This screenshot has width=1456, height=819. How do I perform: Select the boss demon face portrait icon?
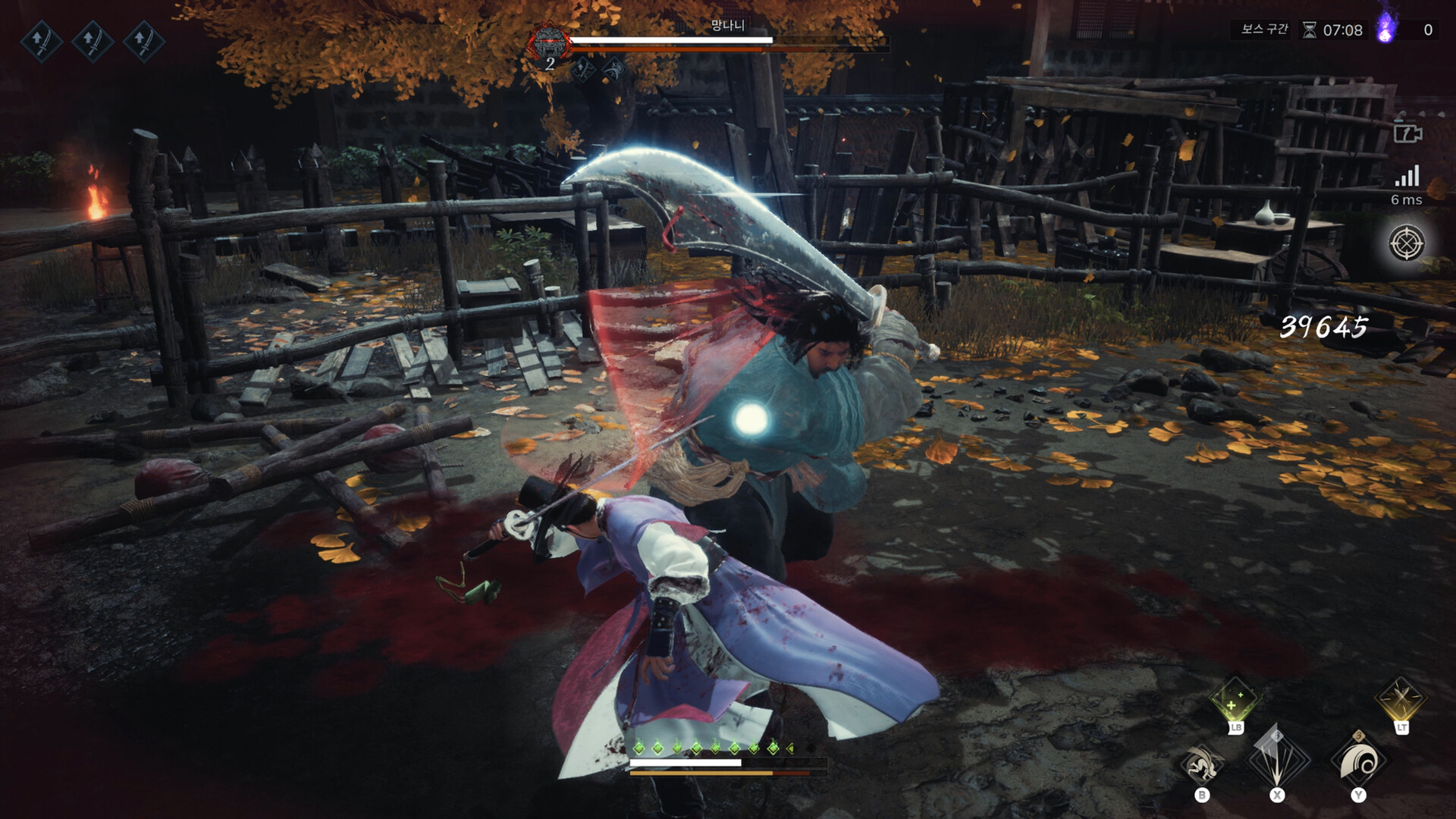[549, 42]
